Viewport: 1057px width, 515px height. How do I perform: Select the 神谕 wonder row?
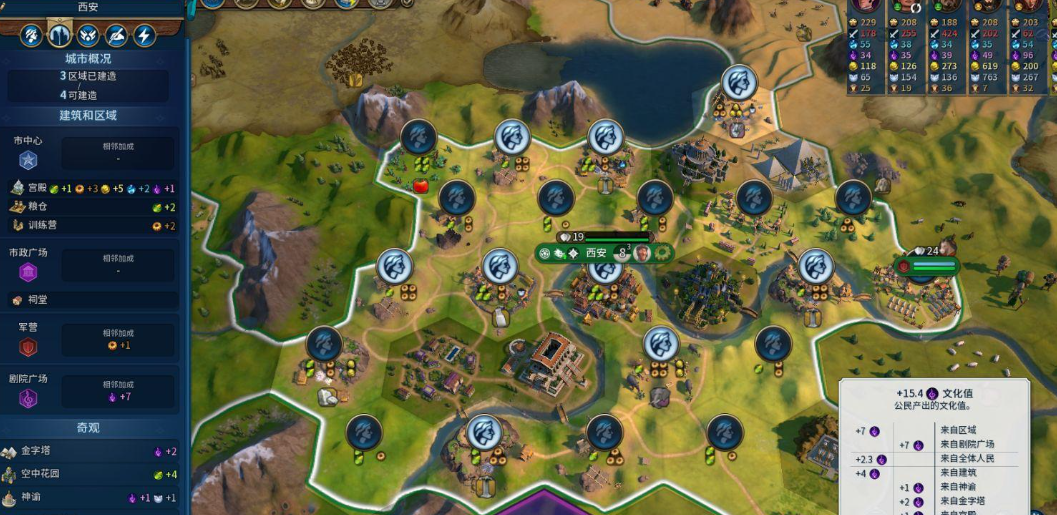[90, 497]
